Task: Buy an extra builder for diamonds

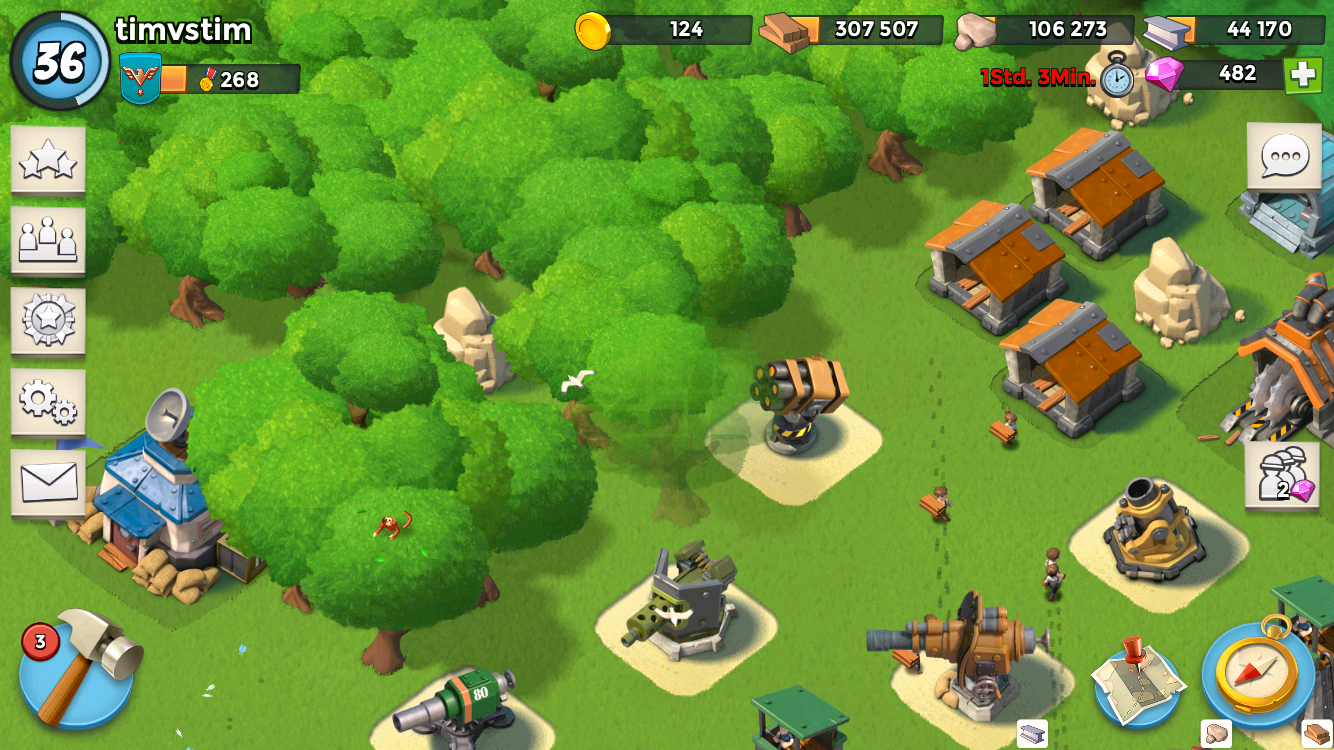Action: click(x=1282, y=476)
